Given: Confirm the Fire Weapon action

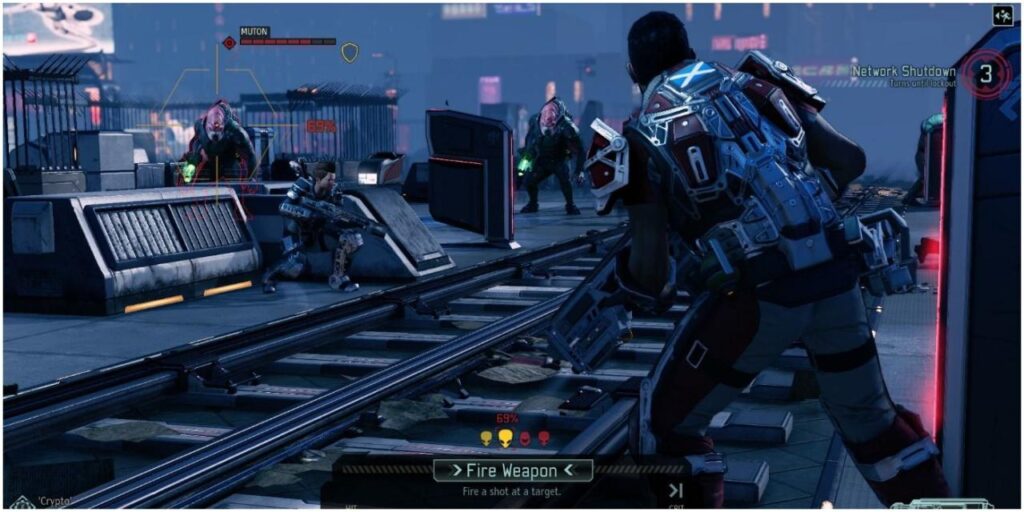Looking at the screenshot, I should pos(514,469).
